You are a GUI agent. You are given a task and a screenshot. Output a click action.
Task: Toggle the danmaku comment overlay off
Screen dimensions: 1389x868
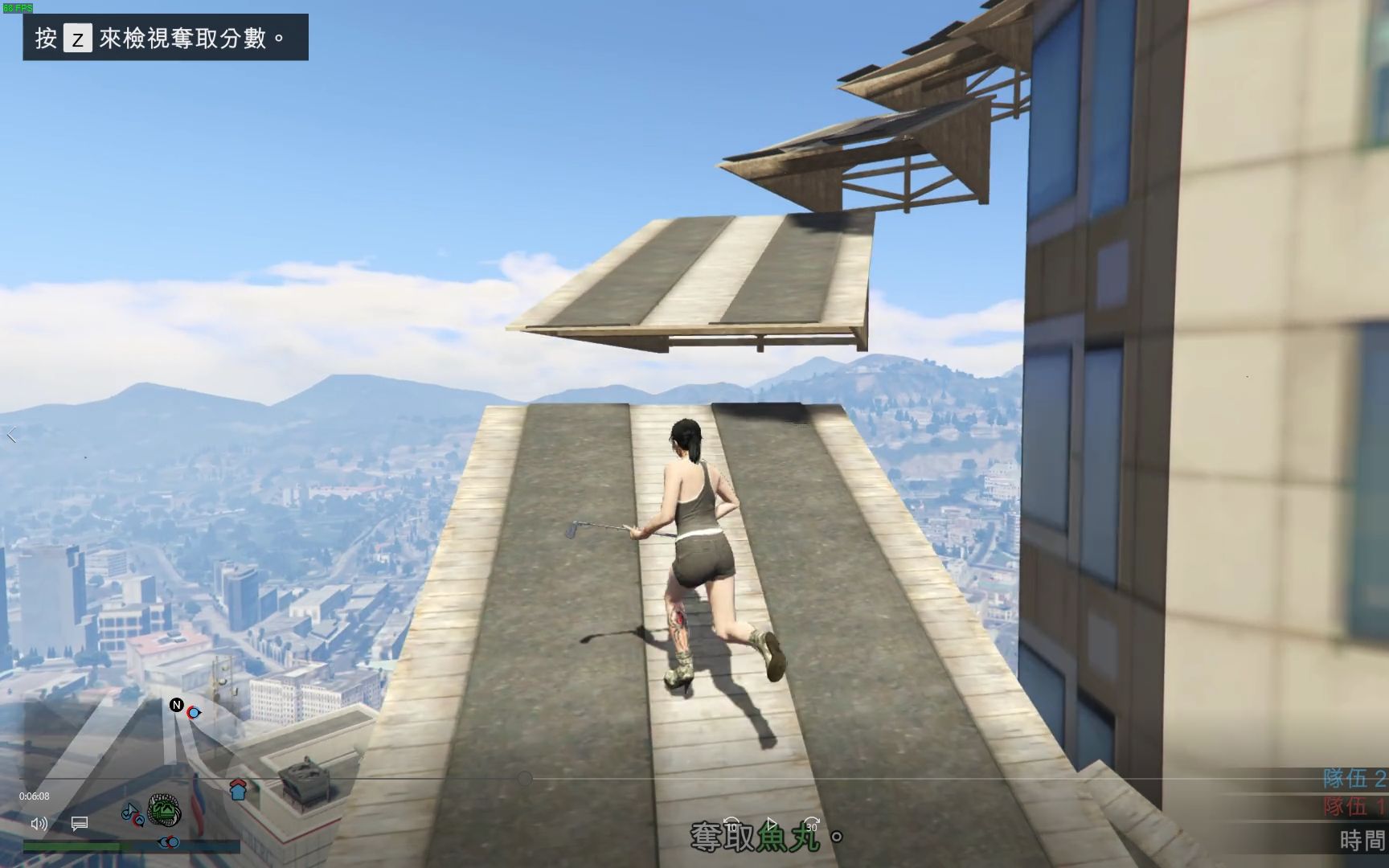pyautogui.click(x=79, y=824)
